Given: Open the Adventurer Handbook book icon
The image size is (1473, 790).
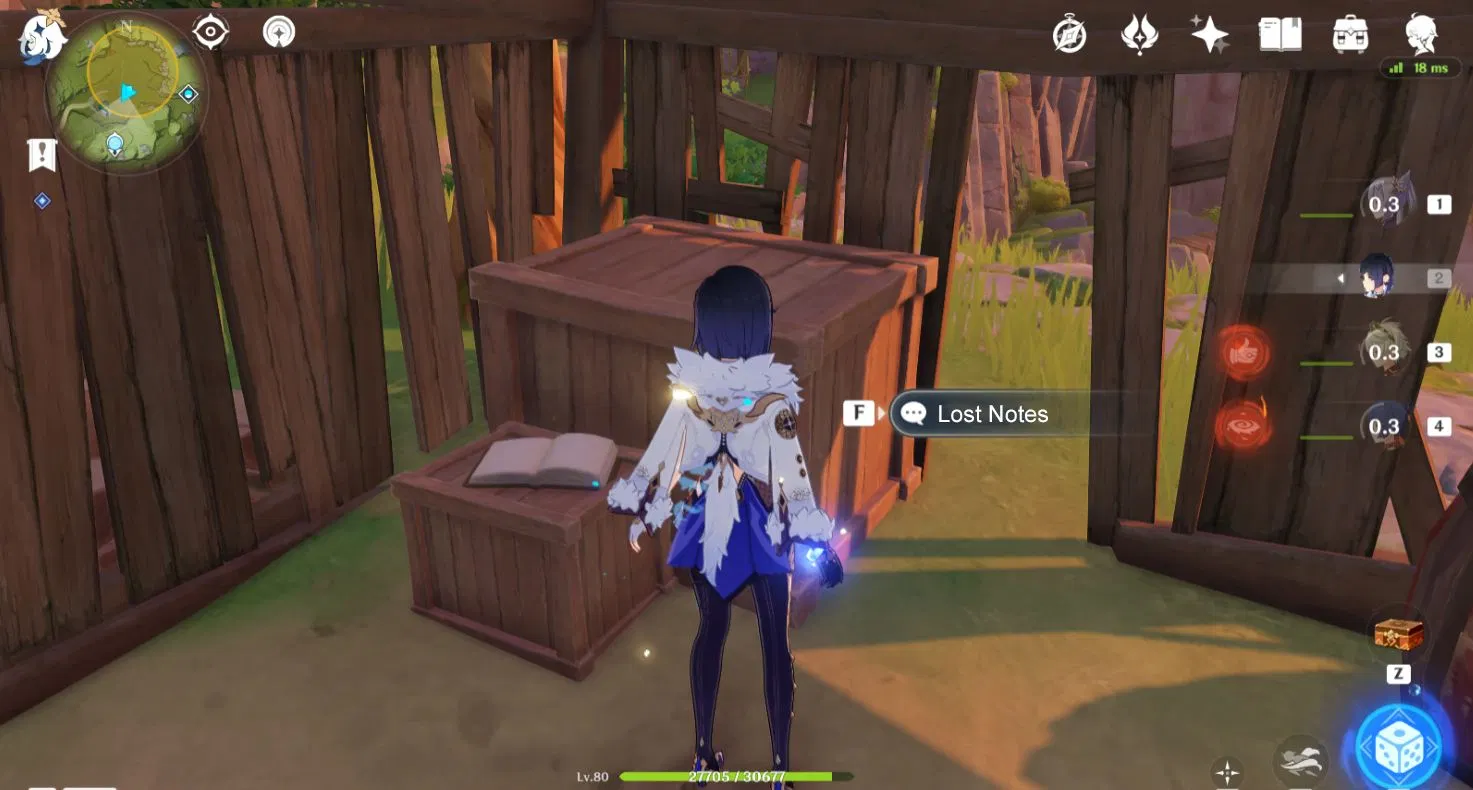Looking at the screenshot, I should click(x=1281, y=32).
